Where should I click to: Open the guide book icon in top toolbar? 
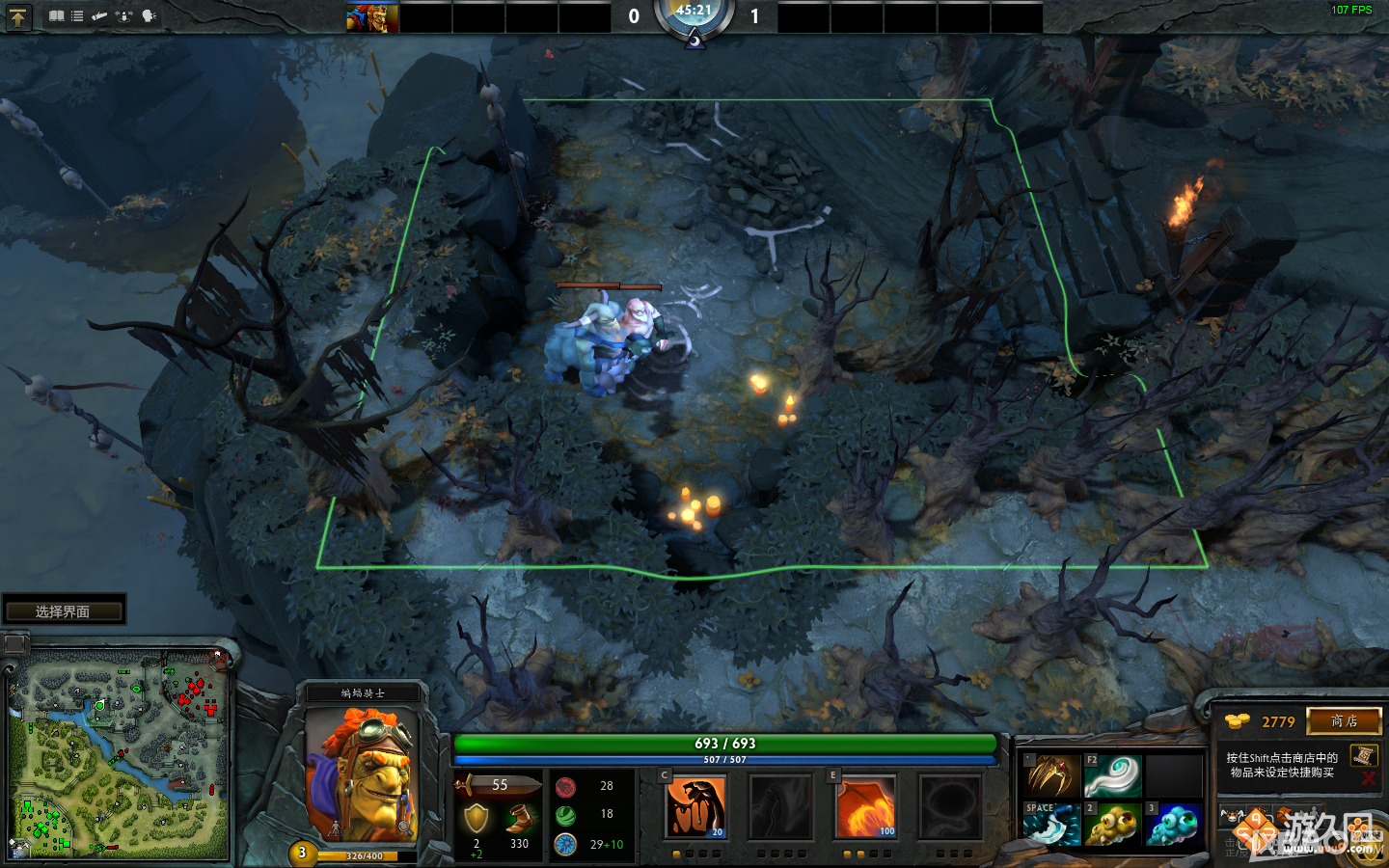pyautogui.click(x=56, y=15)
